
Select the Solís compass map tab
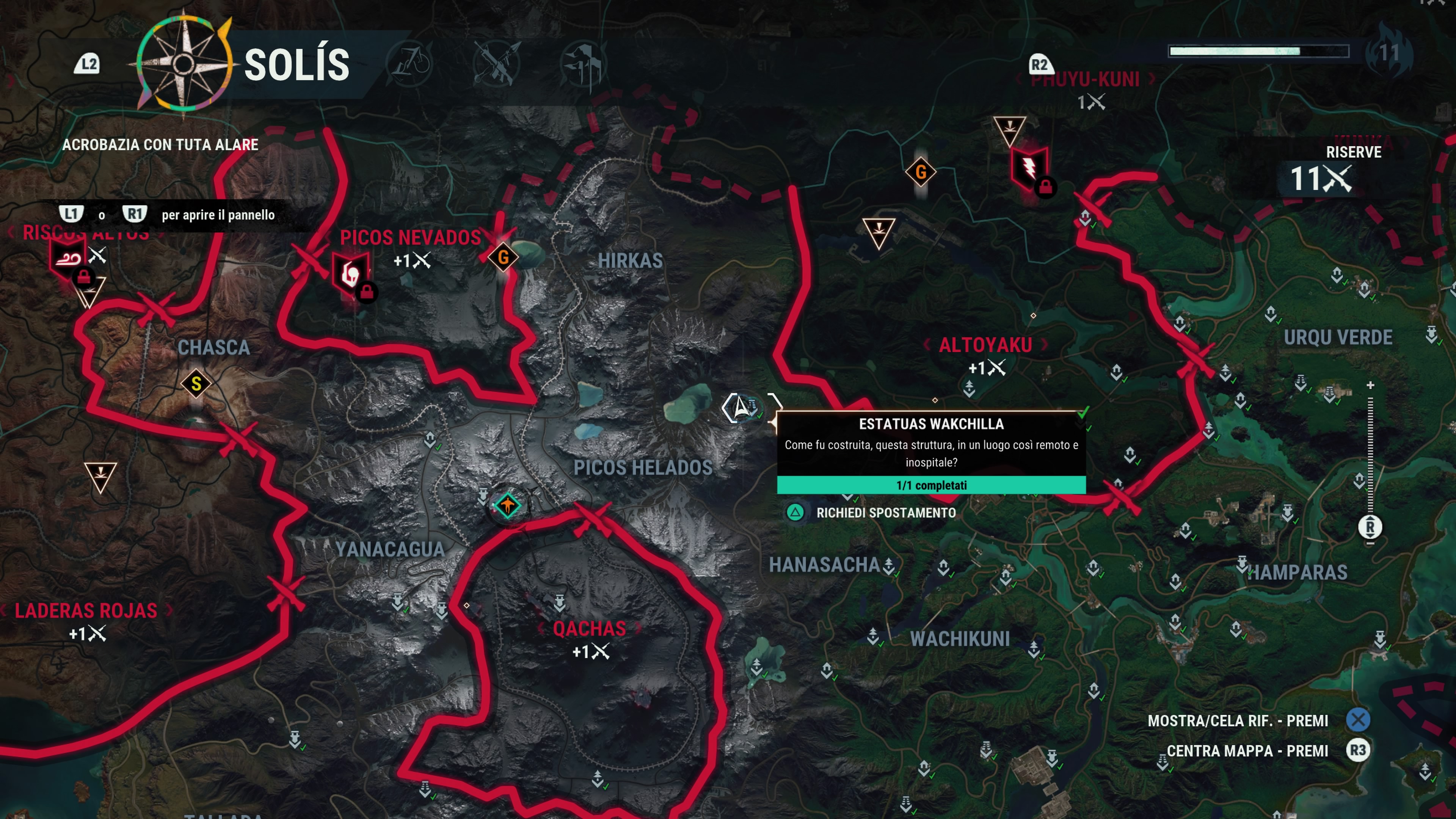pyautogui.click(x=184, y=64)
